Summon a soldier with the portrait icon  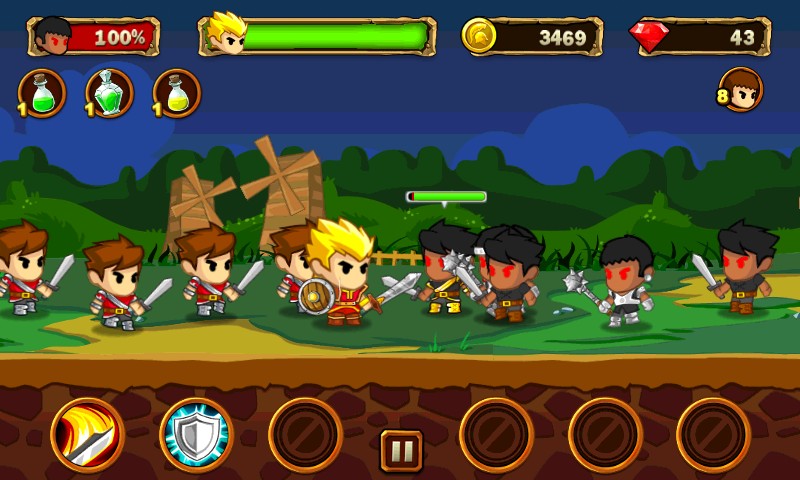pyautogui.click(x=741, y=90)
